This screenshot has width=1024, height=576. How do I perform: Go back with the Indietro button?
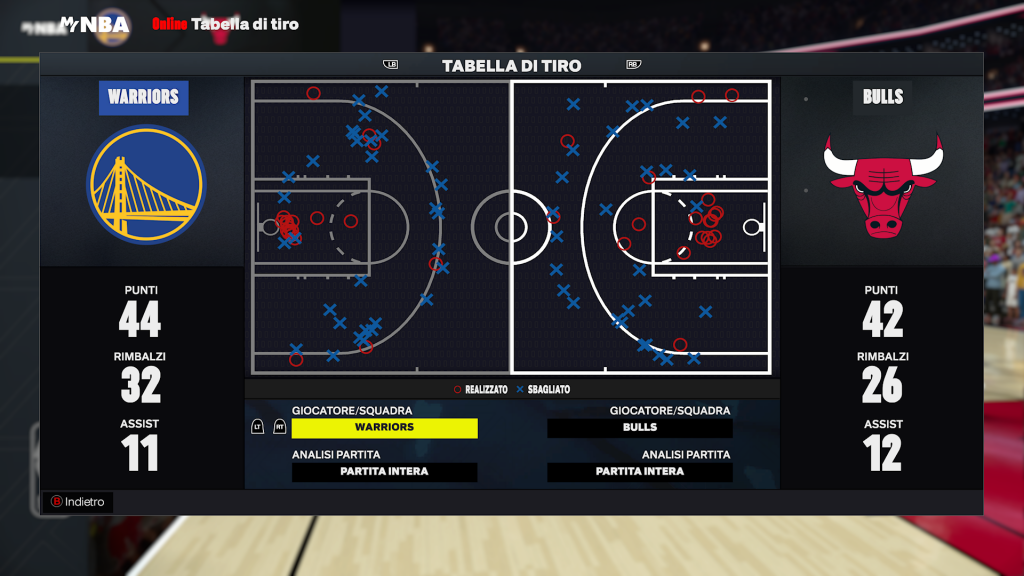79,502
